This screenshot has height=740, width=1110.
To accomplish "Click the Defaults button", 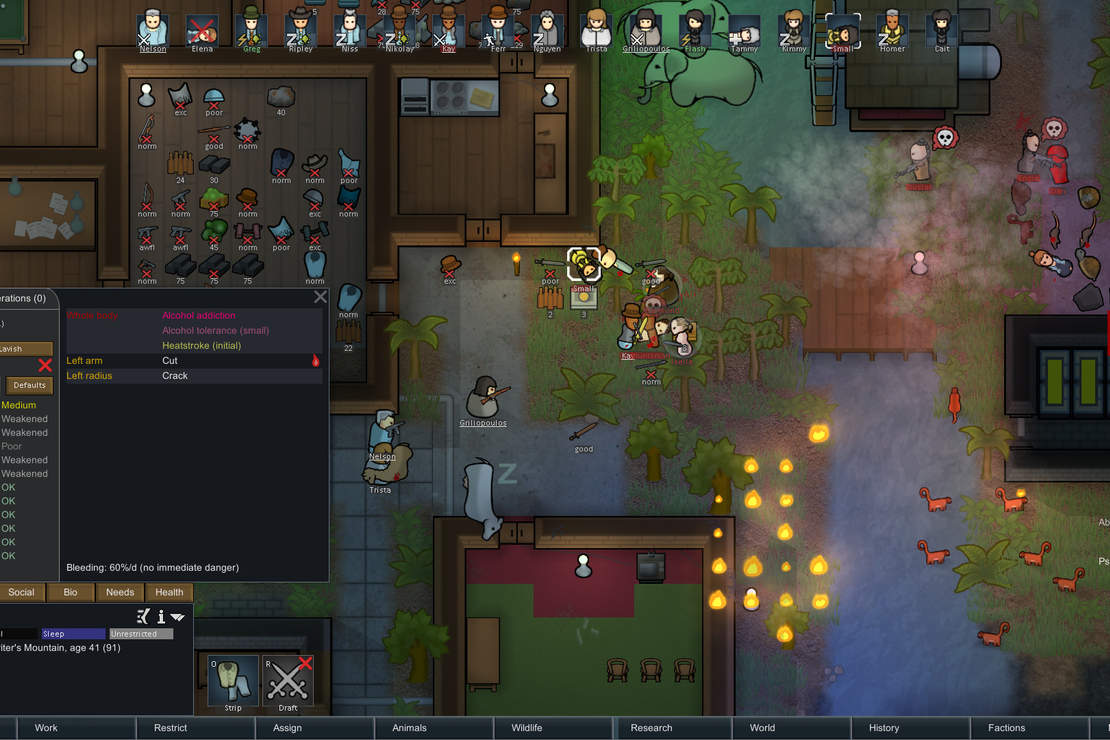I will point(29,385).
